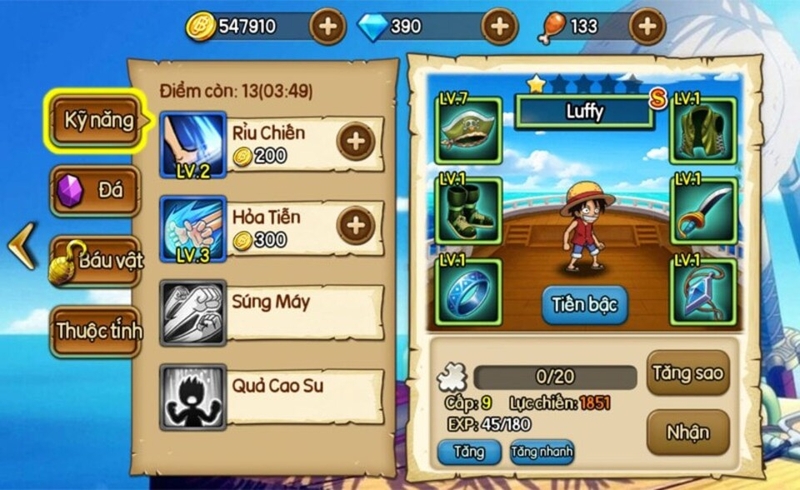
Task: Select the pirate hat equipment slot
Action: pyautogui.click(x=467, y=129)
